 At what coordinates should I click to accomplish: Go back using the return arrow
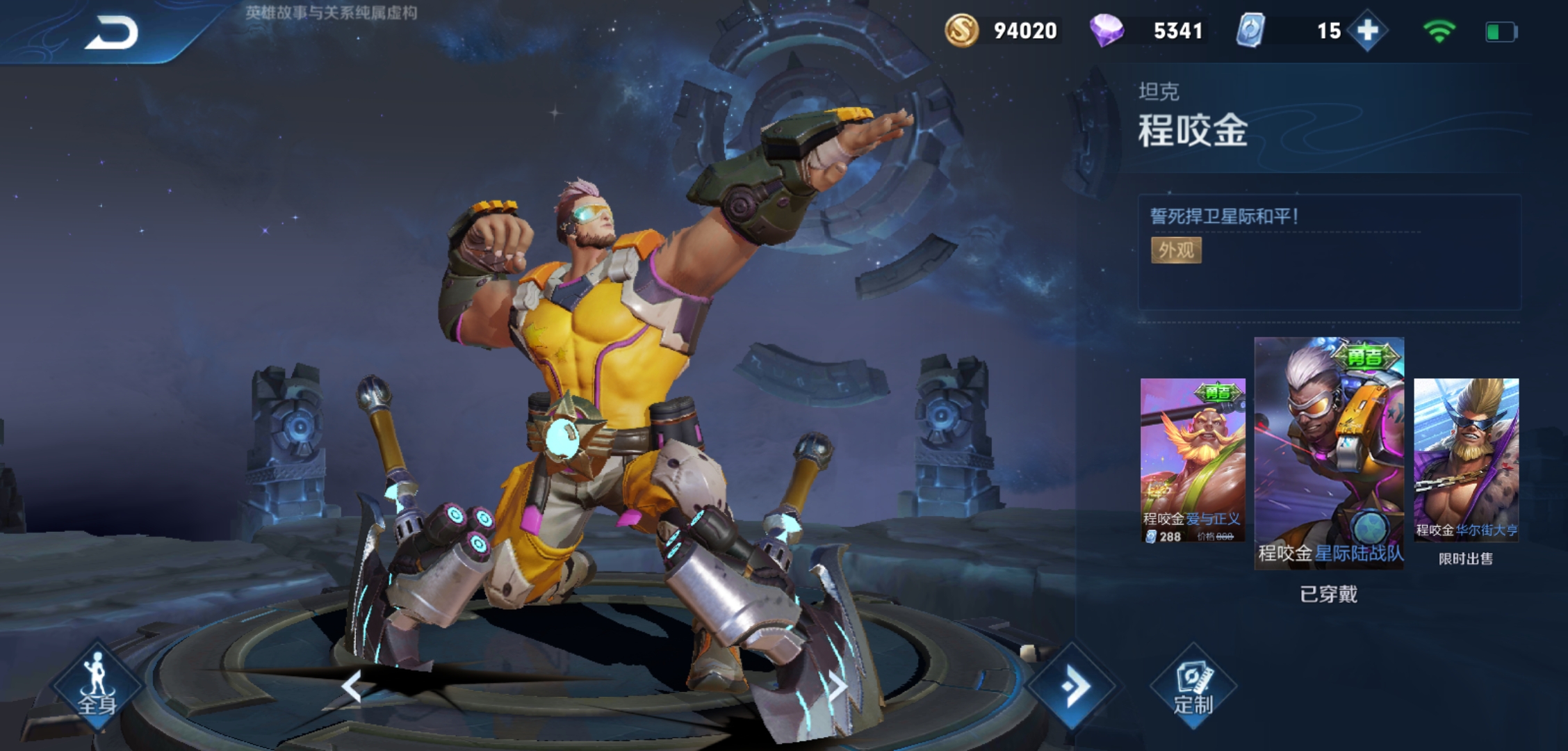[x=111, y=33]
